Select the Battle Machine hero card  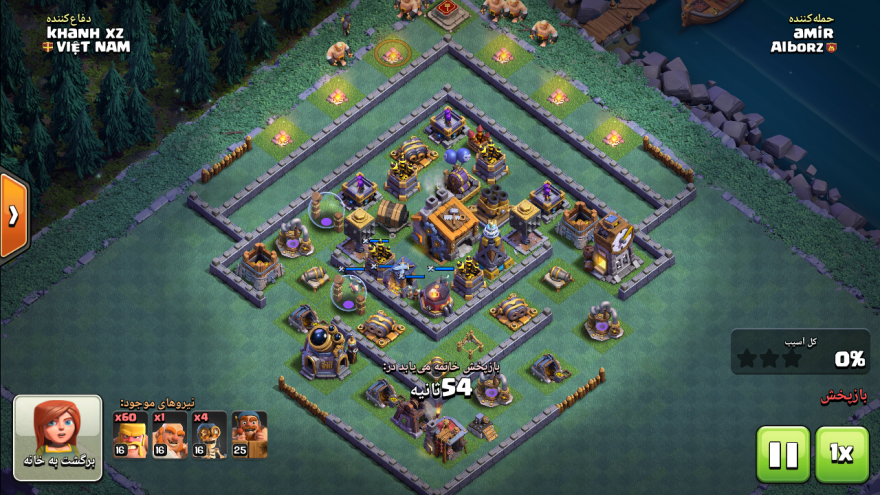(249, 435)
